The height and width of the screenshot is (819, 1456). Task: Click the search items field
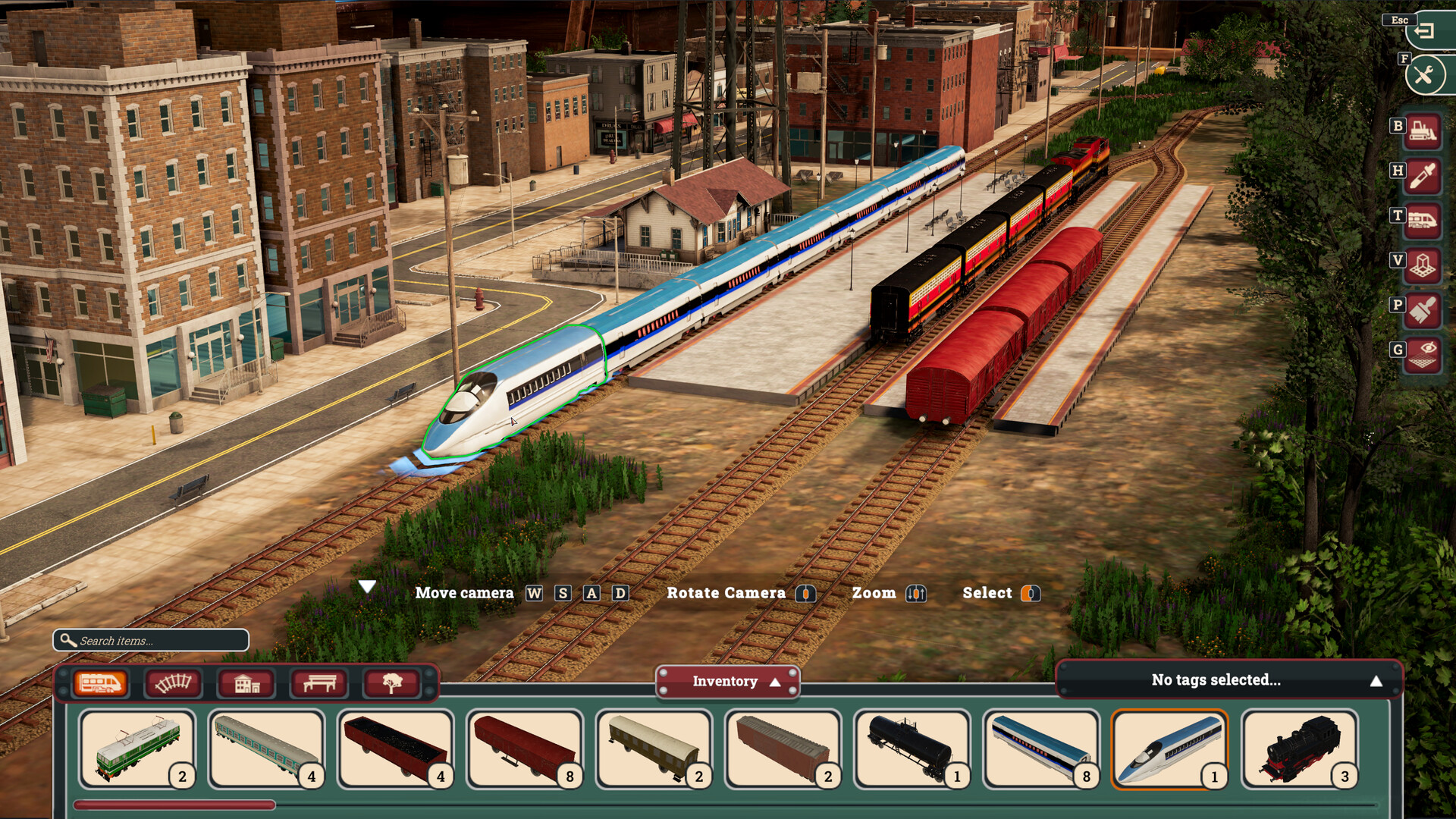coord(152,641)
